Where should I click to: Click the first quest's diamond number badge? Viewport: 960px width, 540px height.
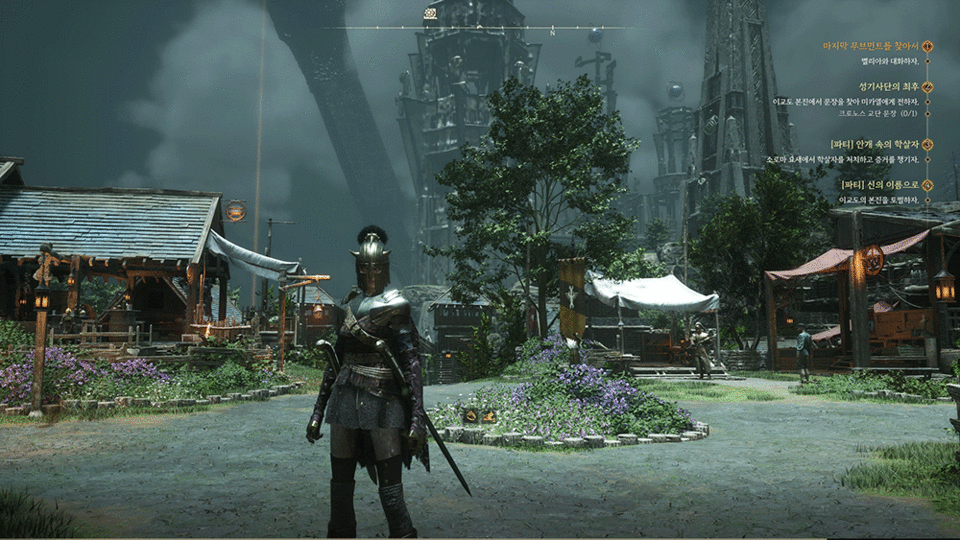pyautogui.click(x=927, y=46)
